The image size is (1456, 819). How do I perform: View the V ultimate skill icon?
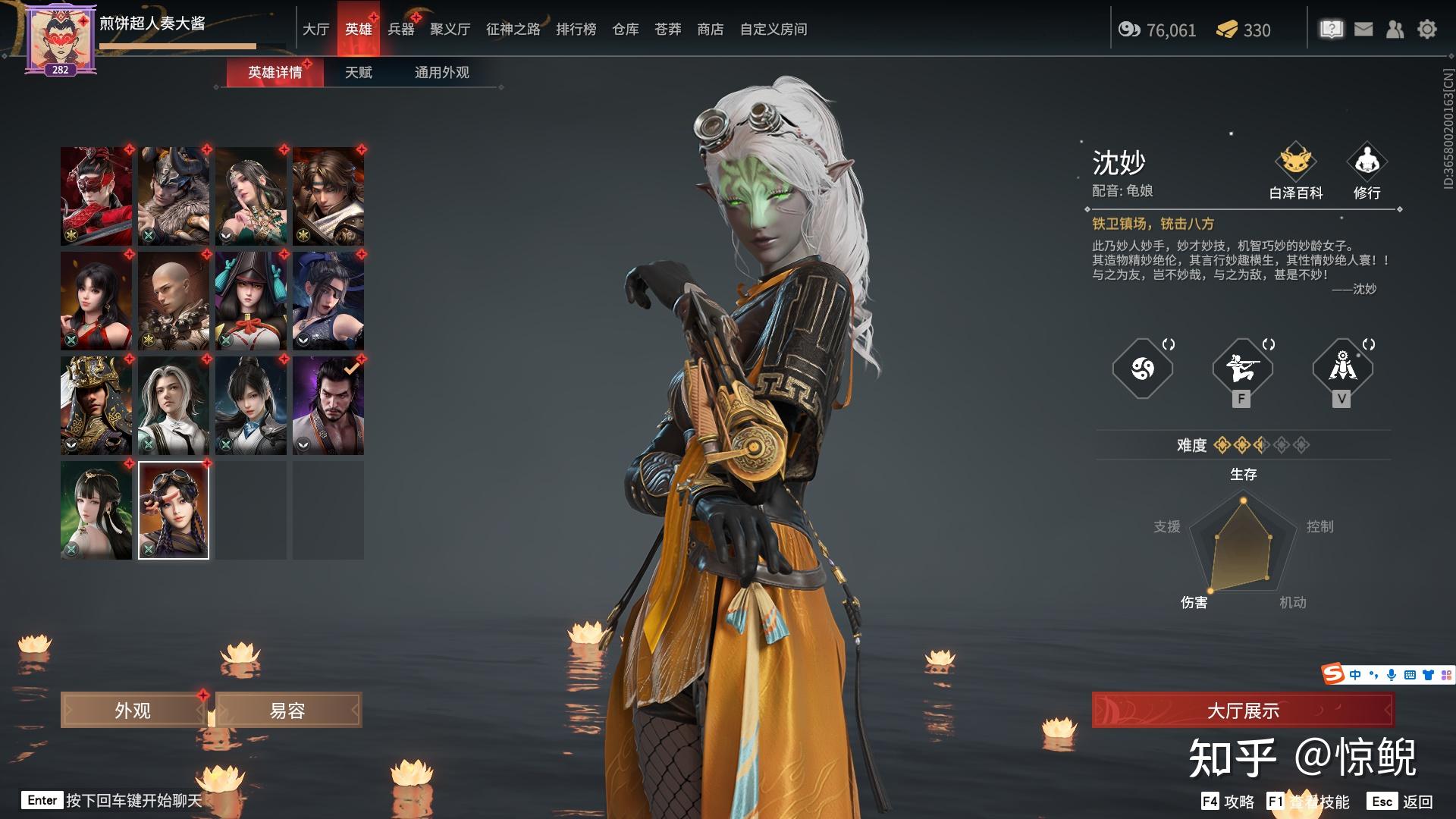point(1341,369)
